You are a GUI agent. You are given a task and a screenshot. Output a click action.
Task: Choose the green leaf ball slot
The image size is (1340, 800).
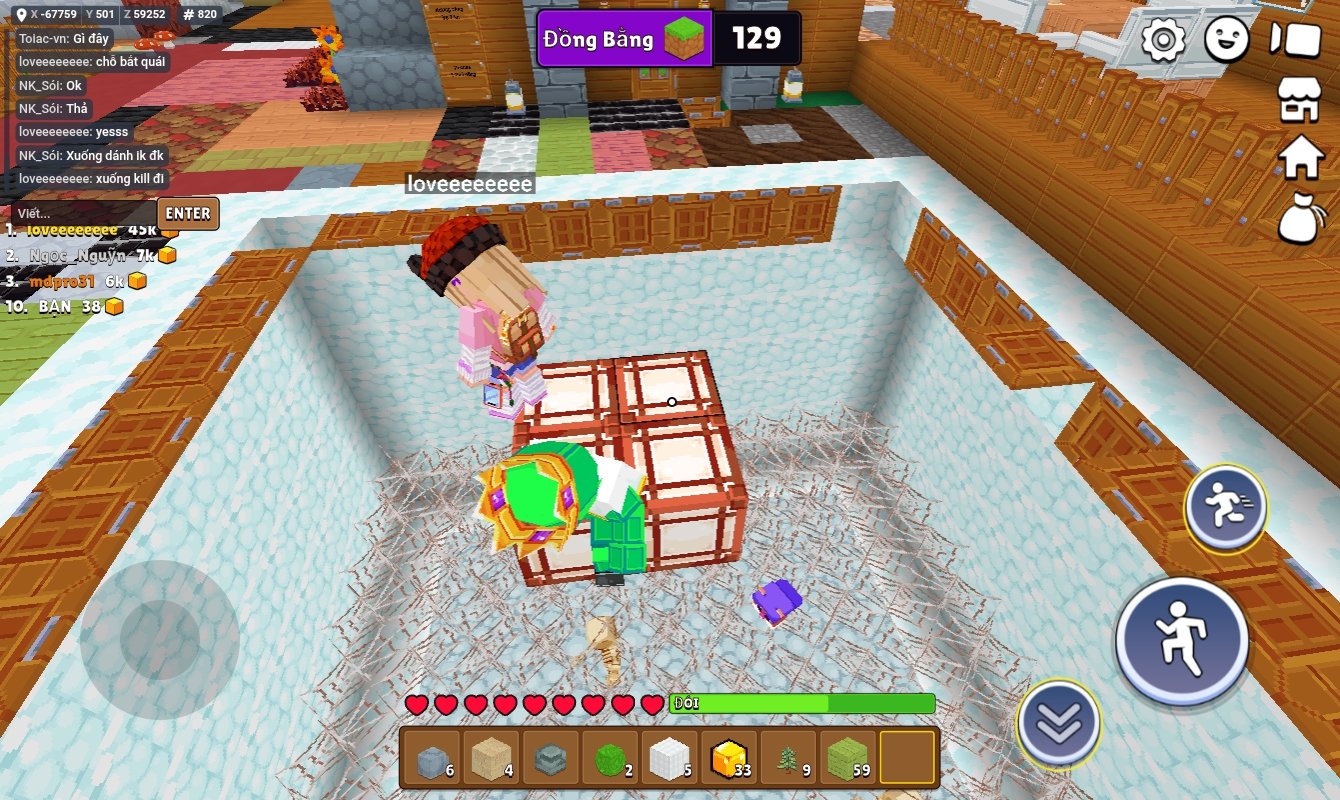pyautogui.click(x=610, y=757)
